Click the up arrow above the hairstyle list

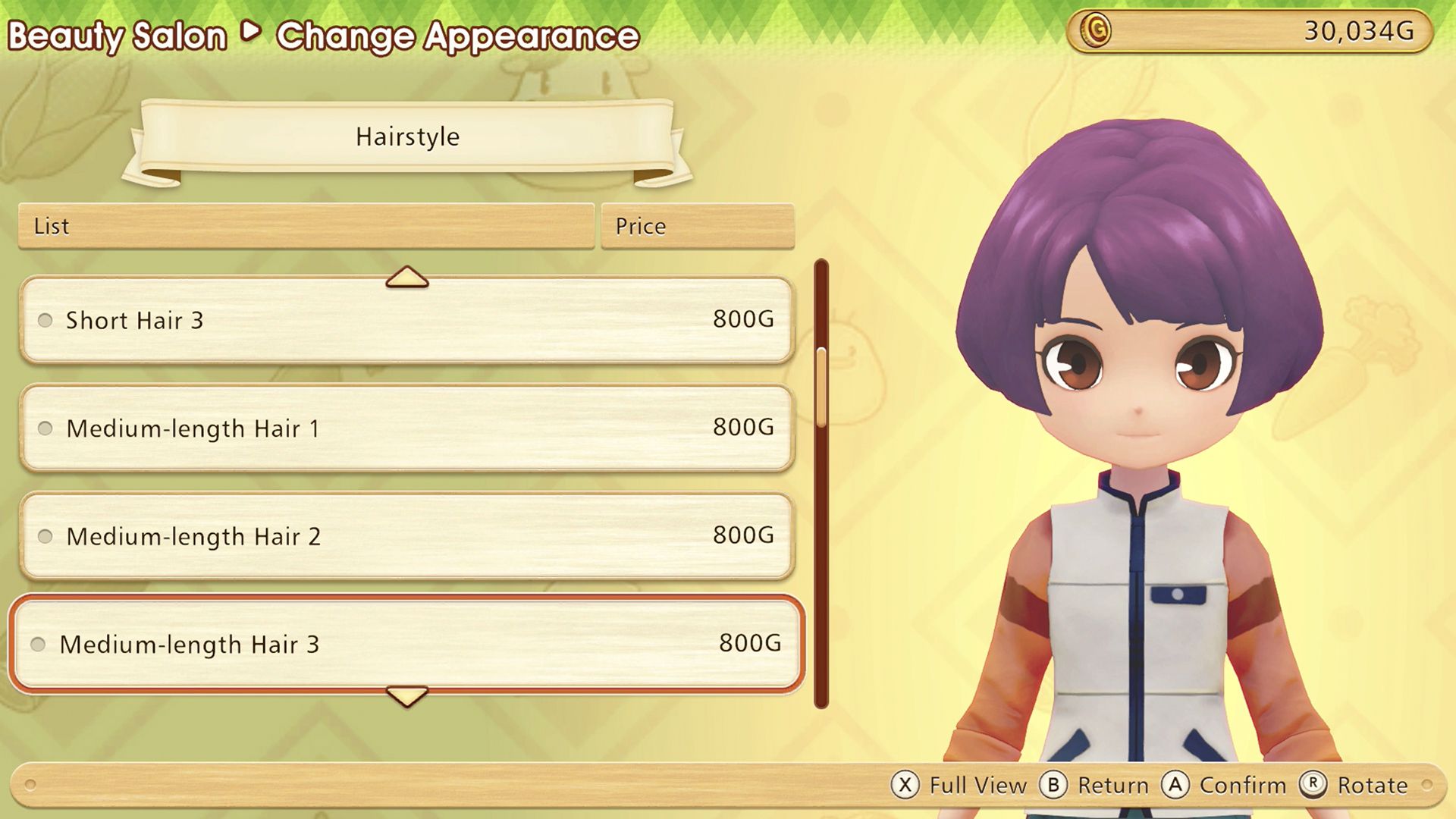406,278
